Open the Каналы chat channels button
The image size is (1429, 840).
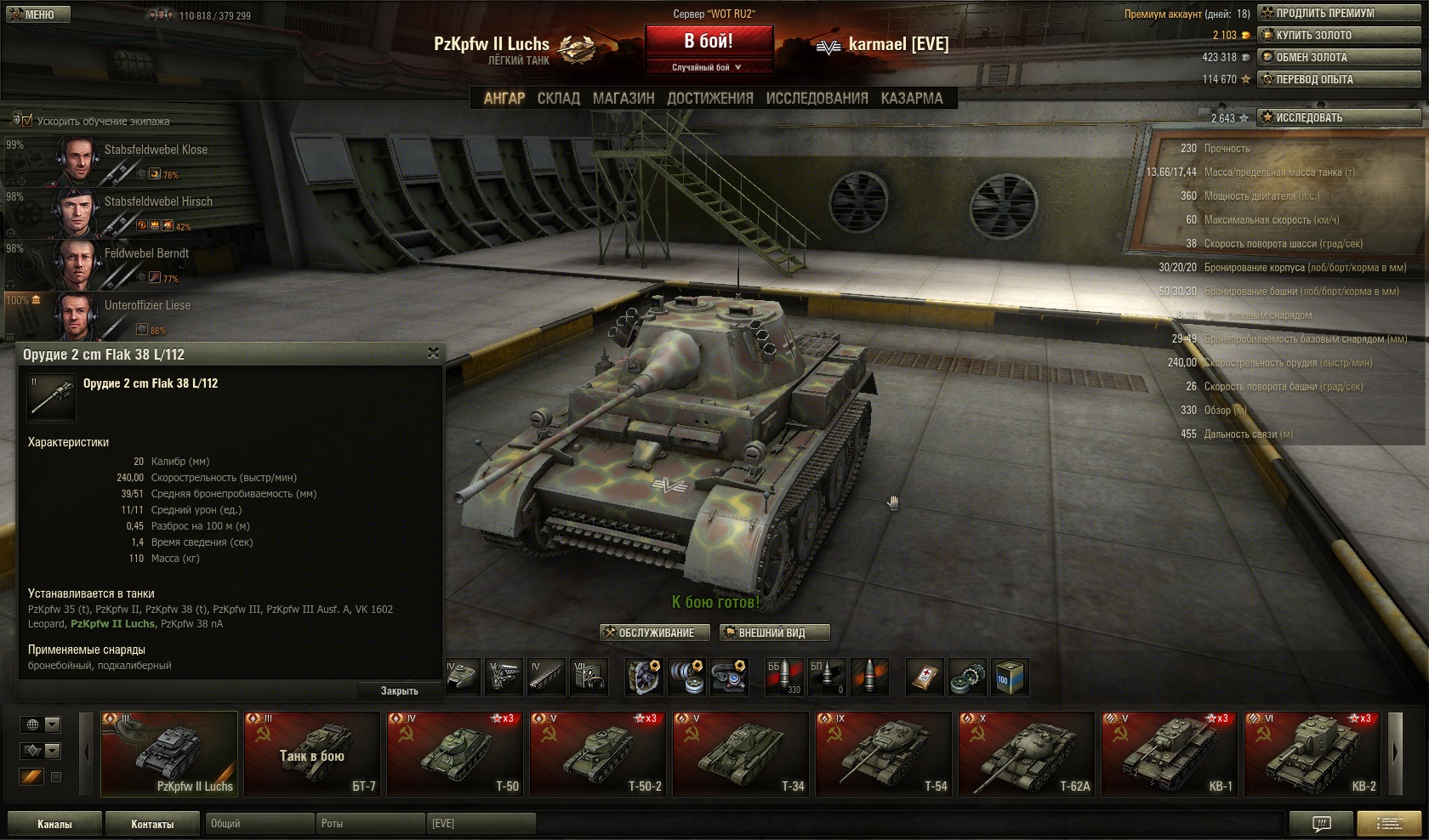[54, 824]
